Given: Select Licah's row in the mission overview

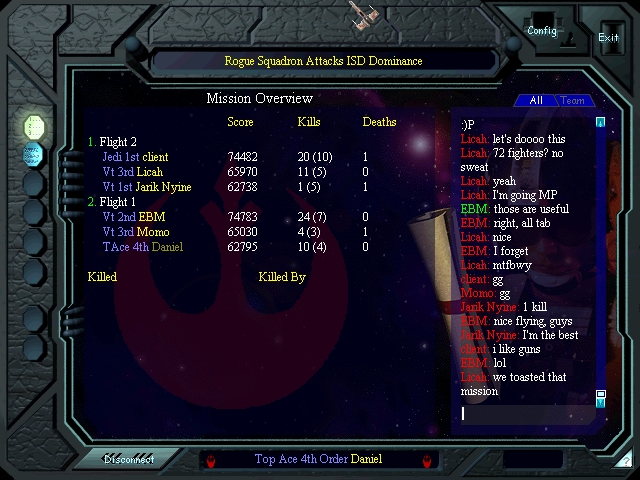Looking at the screenshot, I should pos(132,172).
